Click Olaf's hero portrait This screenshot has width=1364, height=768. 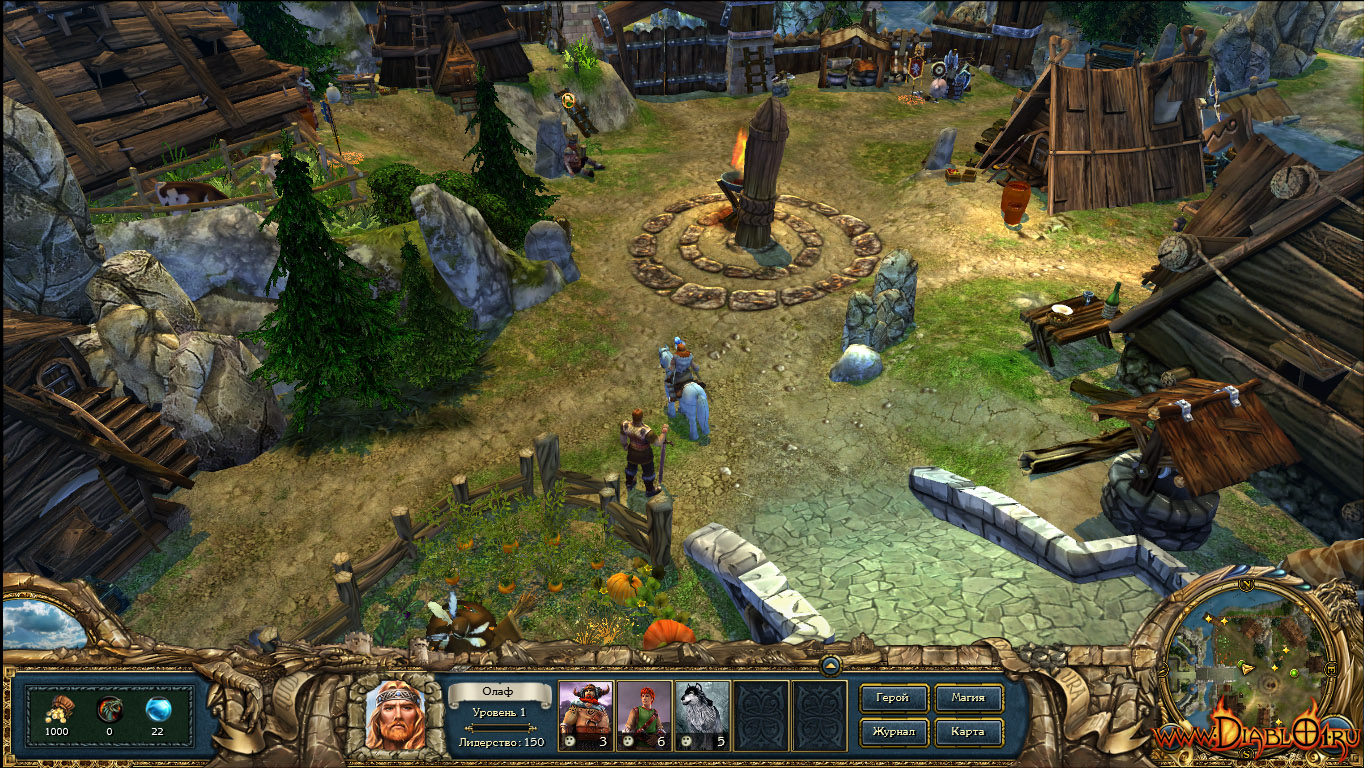[395, 715]
